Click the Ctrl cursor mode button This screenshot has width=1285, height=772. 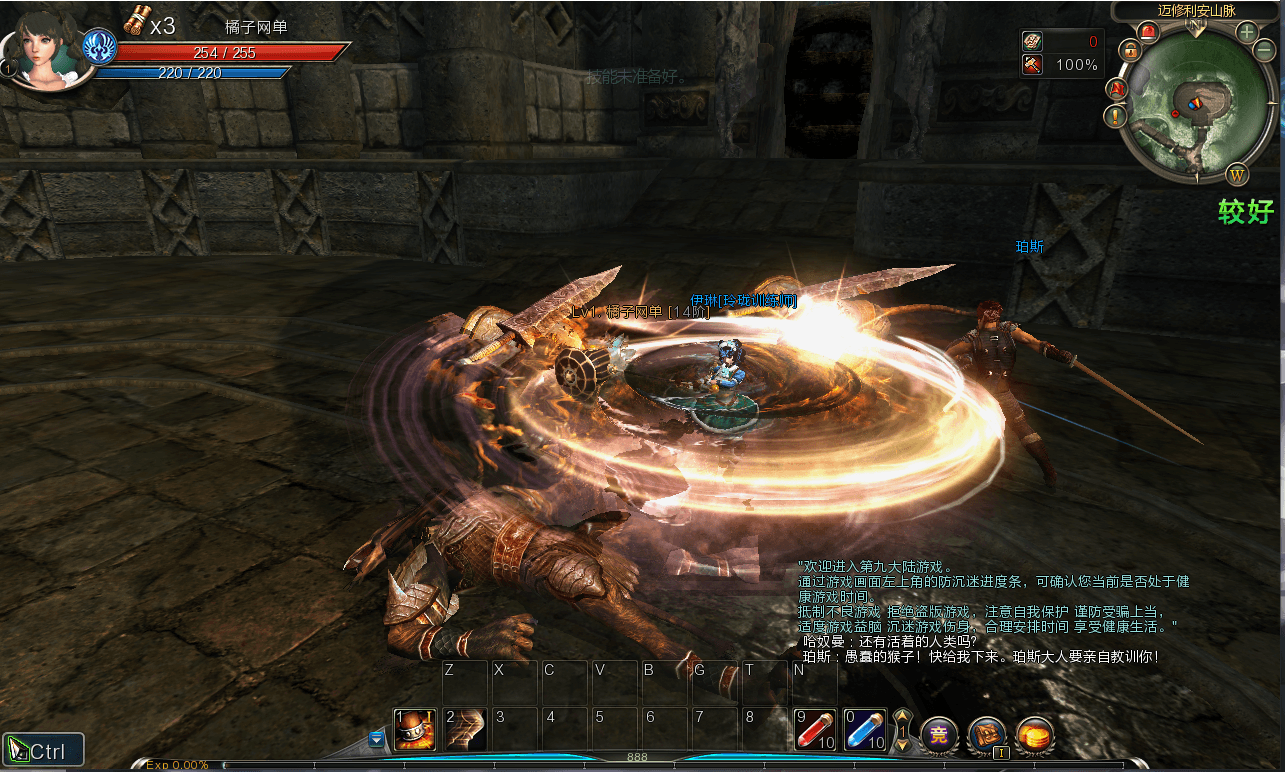click(x=43, y=750)
